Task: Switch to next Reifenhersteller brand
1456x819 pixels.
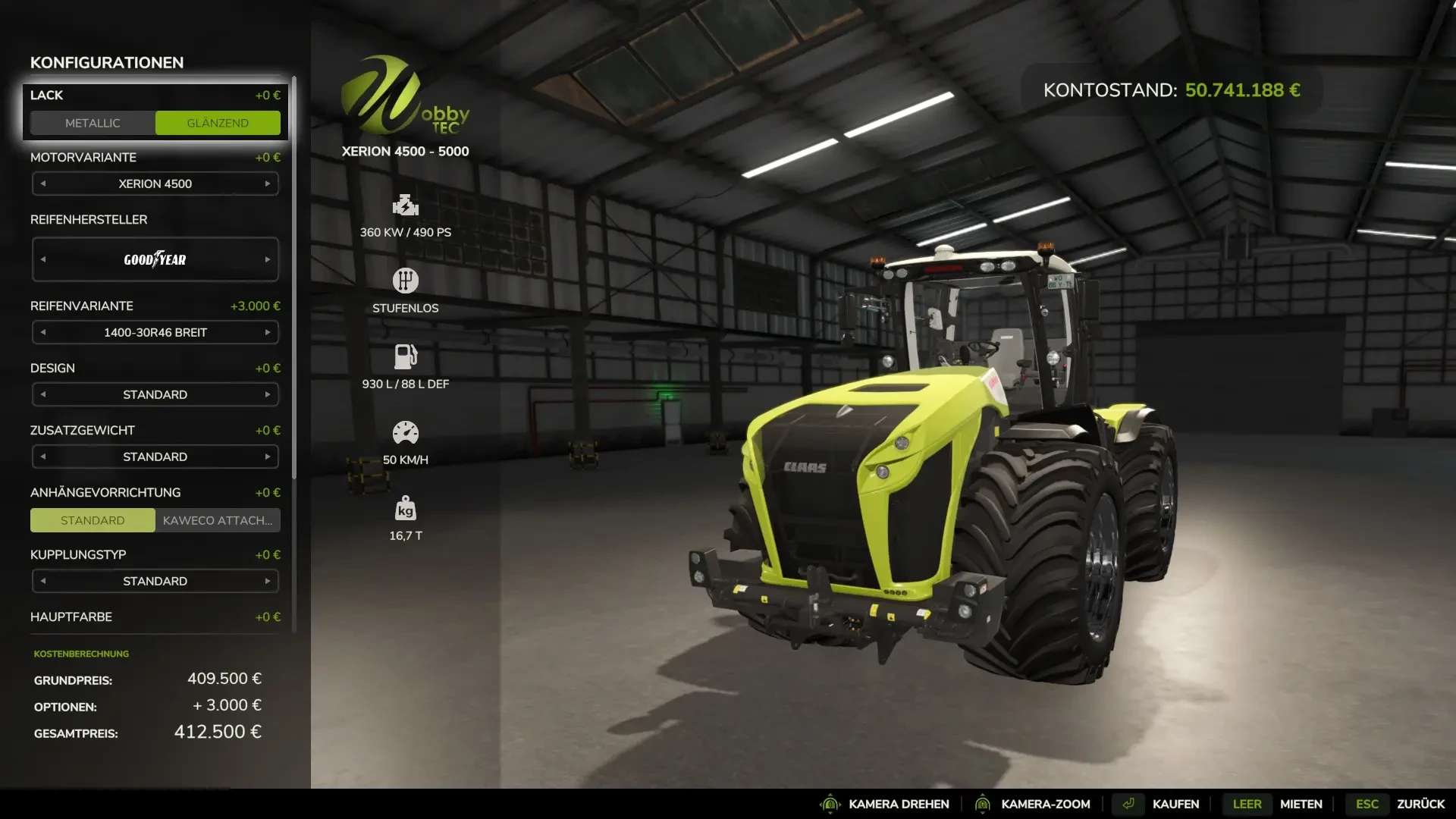Action: [268, 259]
